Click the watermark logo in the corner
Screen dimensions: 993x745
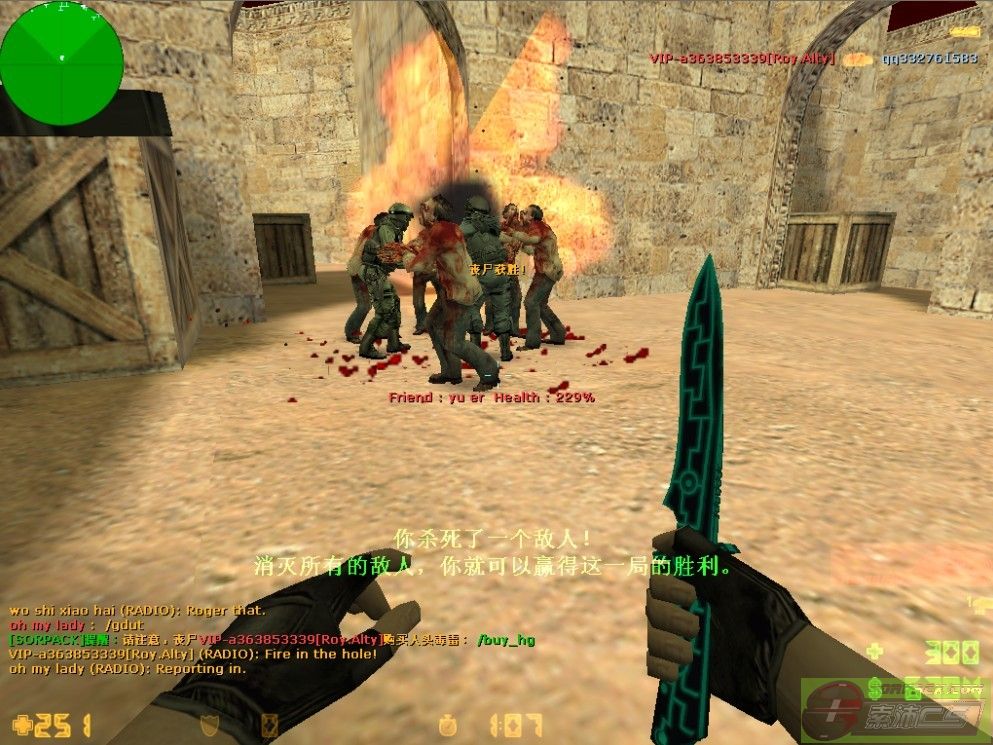pyautogui.click(x=895, y=708)
